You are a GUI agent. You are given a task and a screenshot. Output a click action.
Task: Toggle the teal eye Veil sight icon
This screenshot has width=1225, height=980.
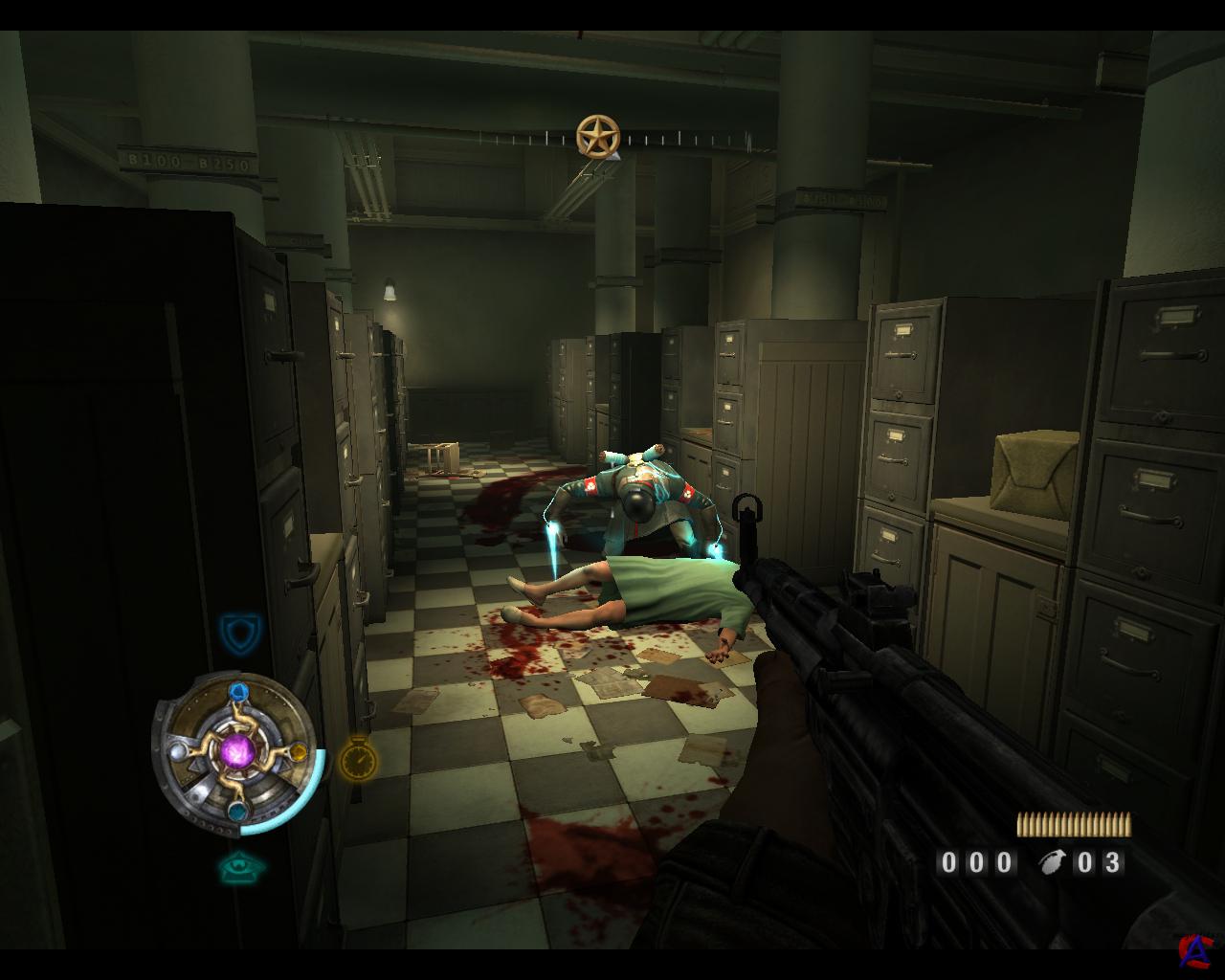point(240,867)
